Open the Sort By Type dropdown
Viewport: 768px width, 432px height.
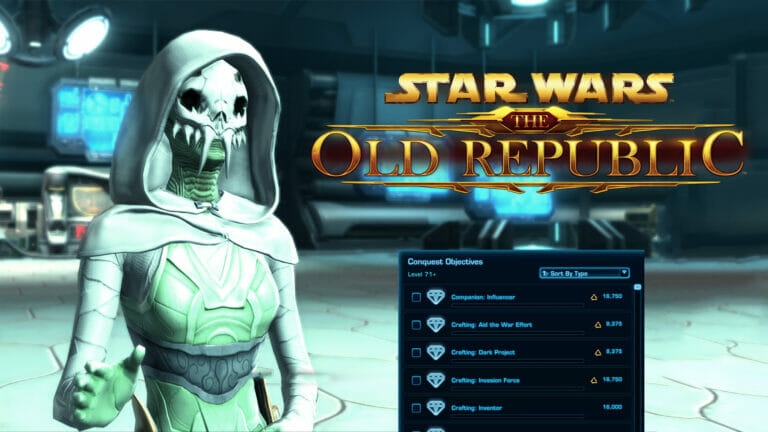(584, 272)
